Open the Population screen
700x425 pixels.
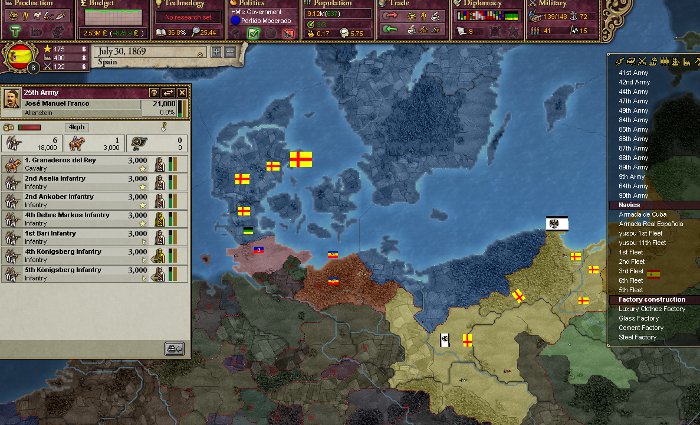pos(337,5)
